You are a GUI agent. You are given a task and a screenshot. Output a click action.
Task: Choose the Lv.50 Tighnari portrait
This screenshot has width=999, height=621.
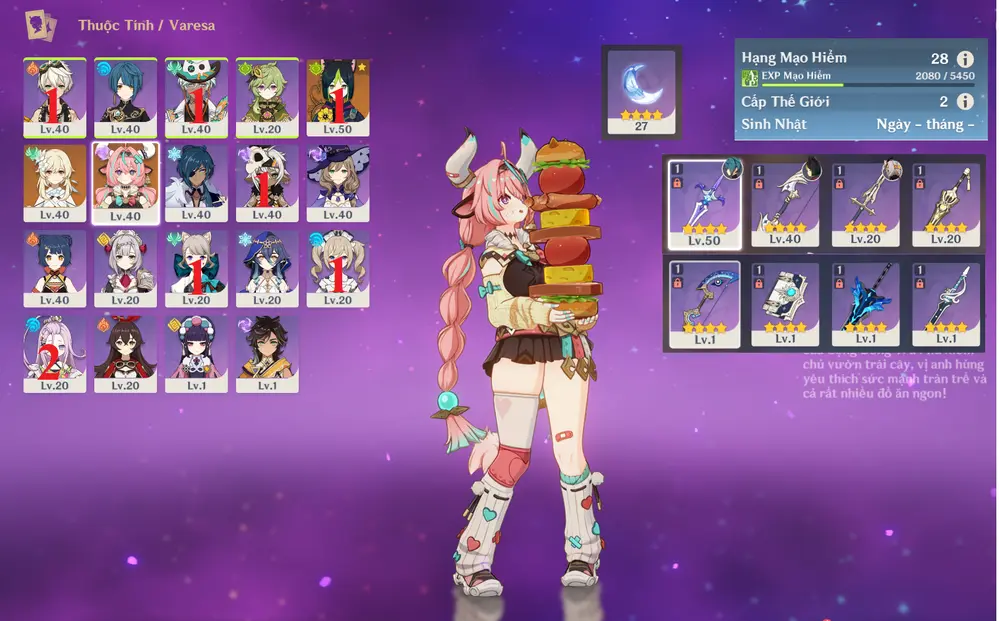pos(338,96)
